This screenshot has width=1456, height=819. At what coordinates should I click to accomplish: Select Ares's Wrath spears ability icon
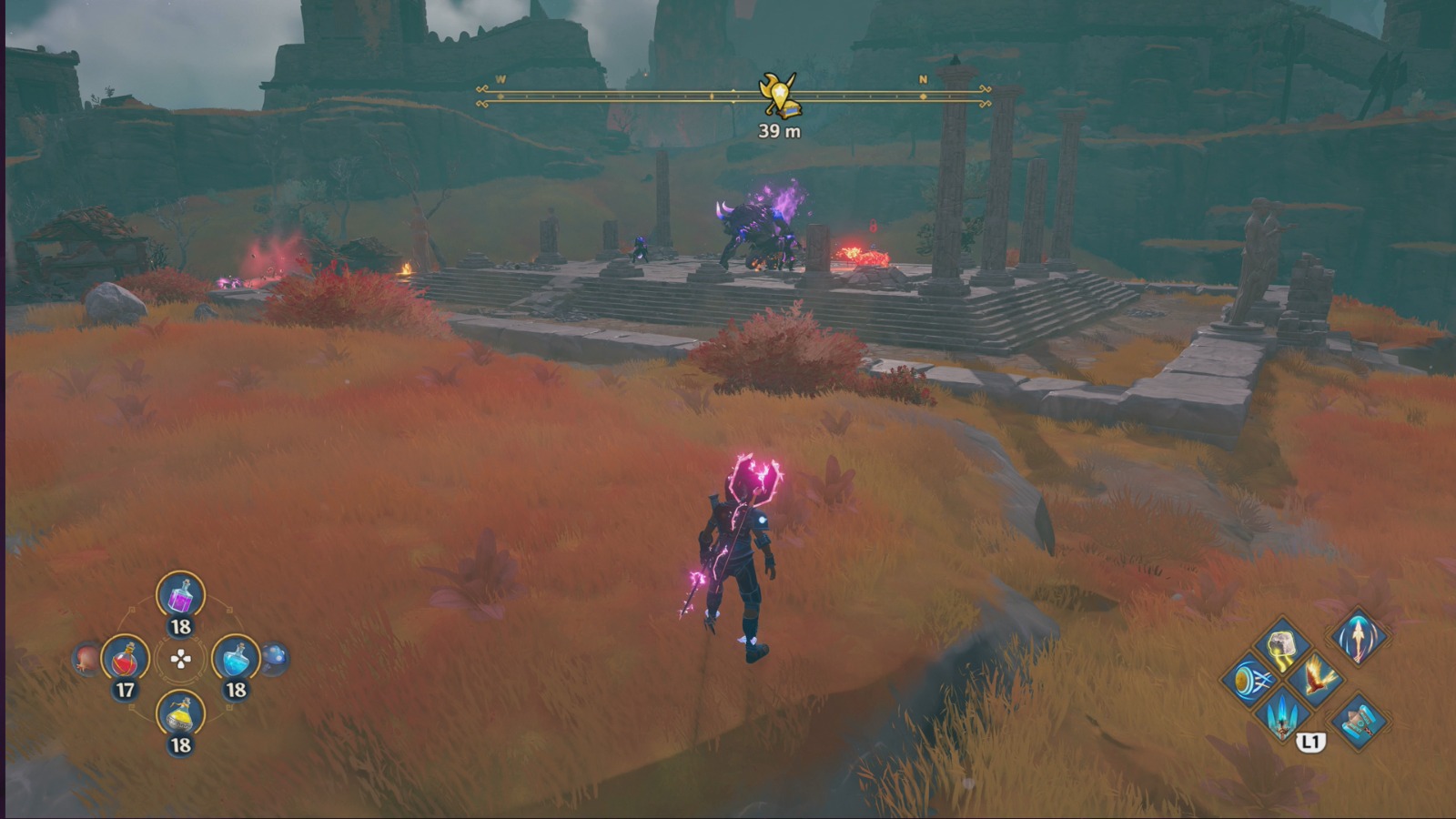coord(1281,716)
